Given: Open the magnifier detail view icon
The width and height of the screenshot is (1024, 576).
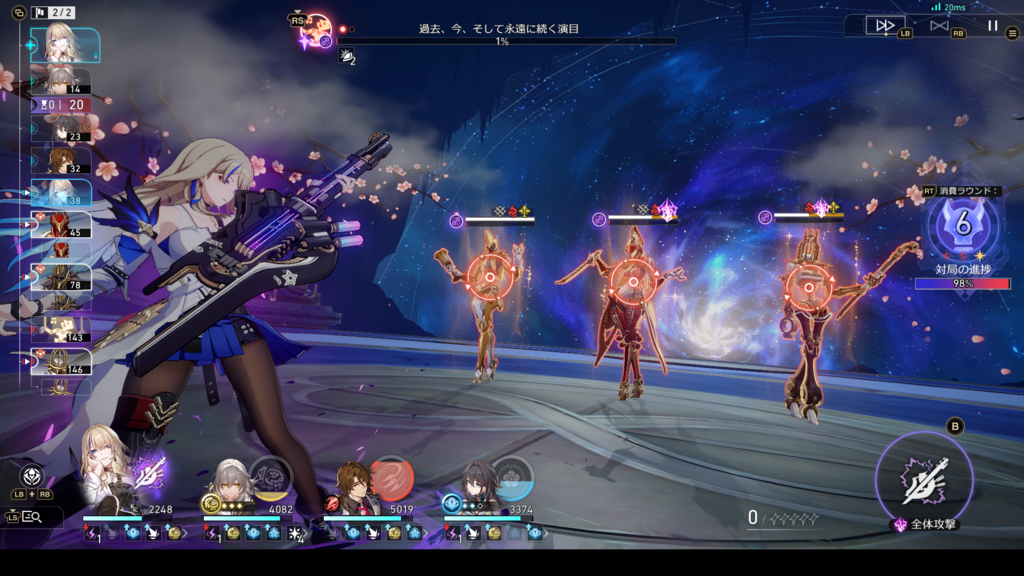Looking at the screenshot, I should click(31, 516).
